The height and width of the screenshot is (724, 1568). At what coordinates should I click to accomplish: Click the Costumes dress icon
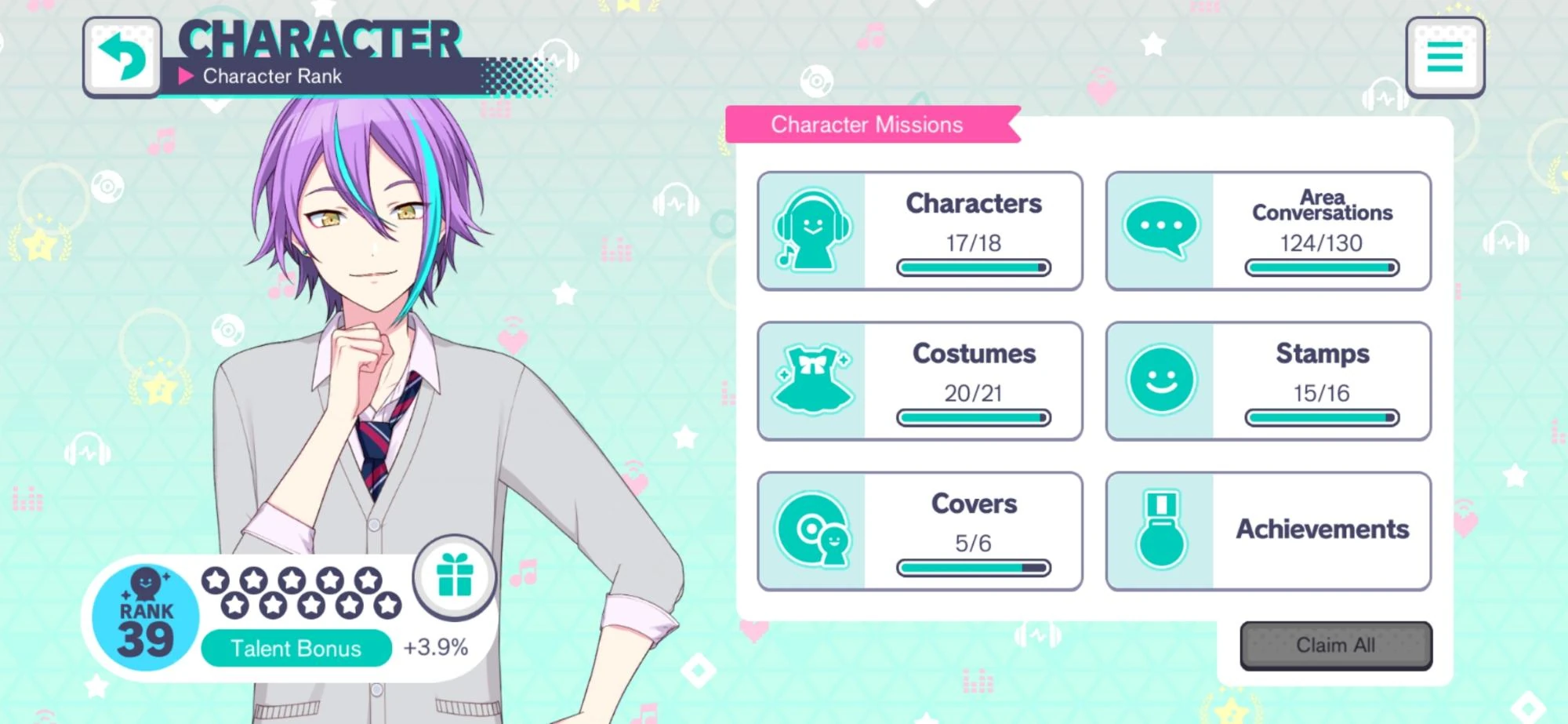[813, 380]
